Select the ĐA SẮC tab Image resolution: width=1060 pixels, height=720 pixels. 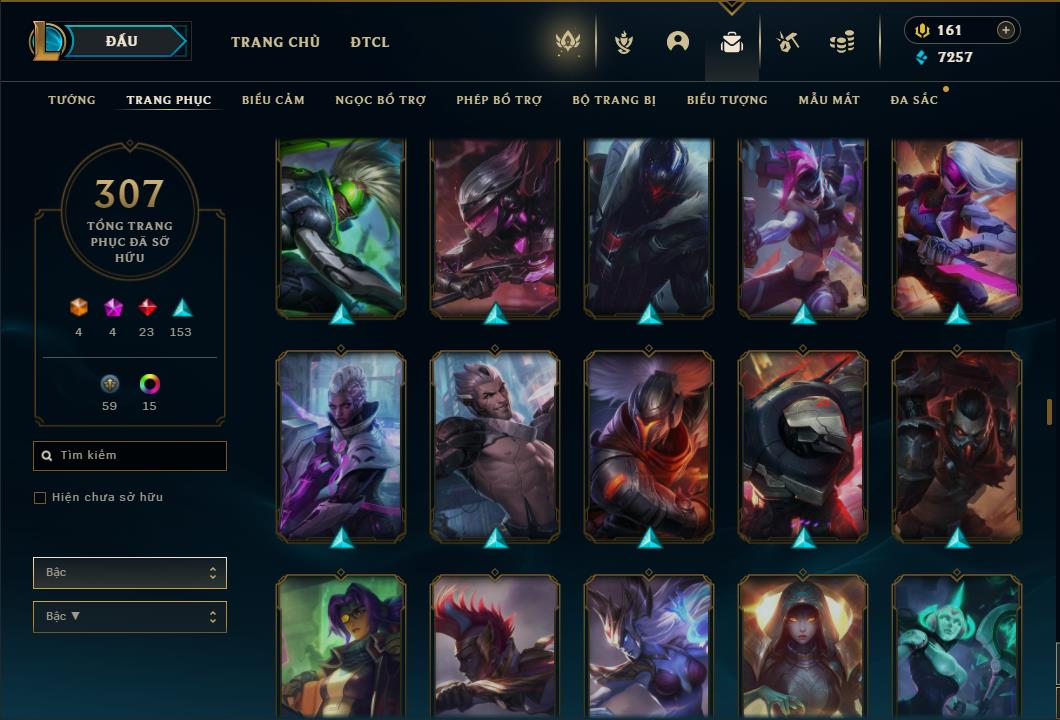tap(914, 100)
